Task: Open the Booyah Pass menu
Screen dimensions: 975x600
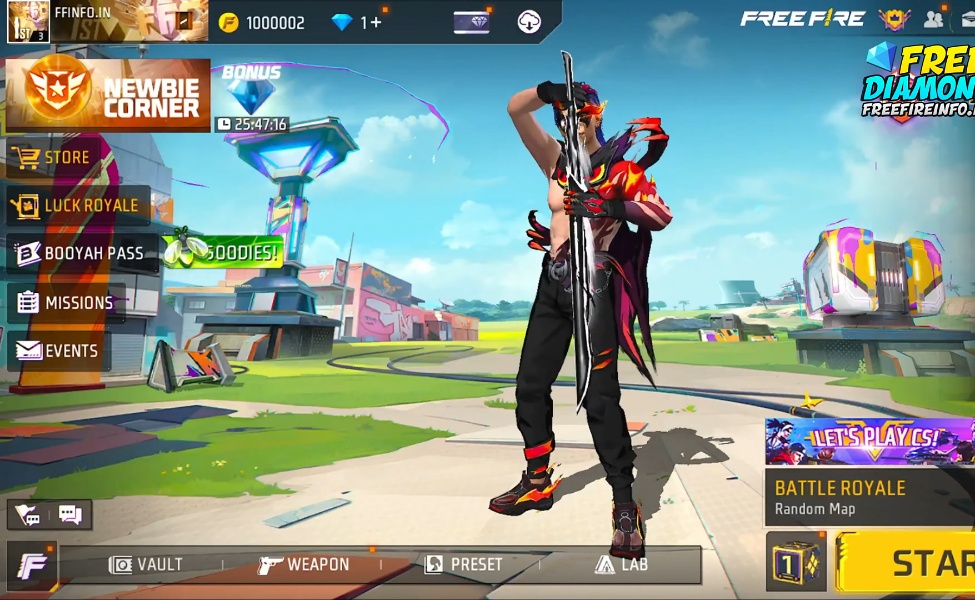Action: (81, 254)
